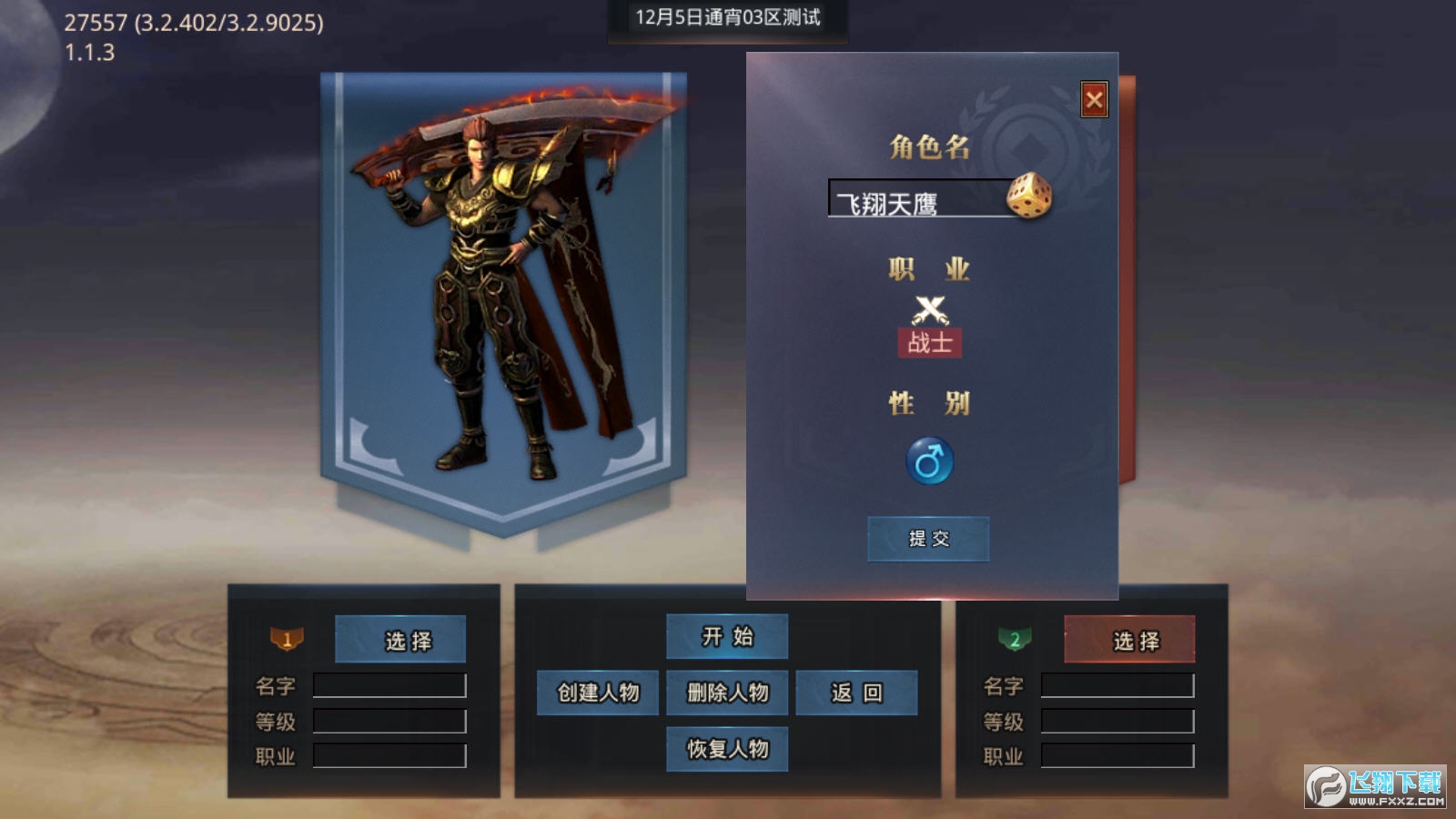Select character slot 1 with blue 选择

click(x=400, y=640)
